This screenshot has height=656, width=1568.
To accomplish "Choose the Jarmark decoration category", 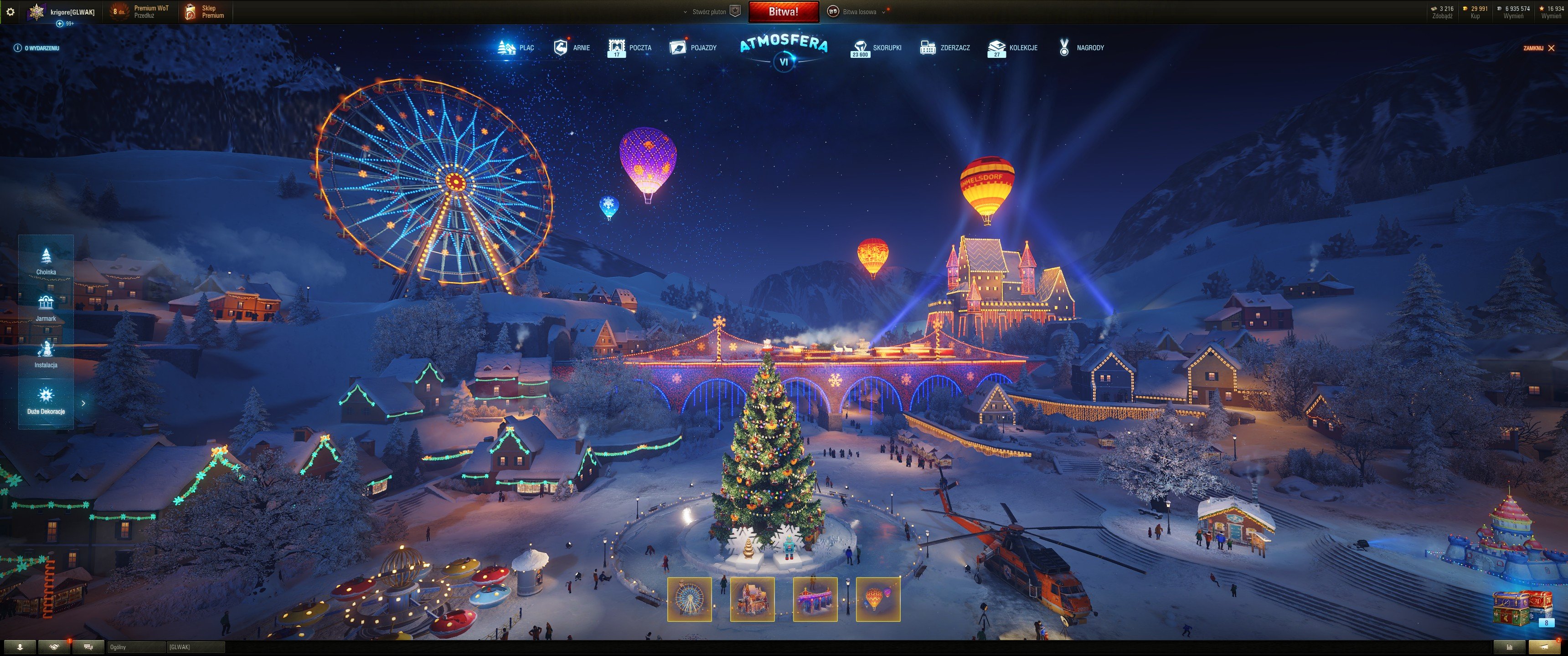I will coord(46,307).
